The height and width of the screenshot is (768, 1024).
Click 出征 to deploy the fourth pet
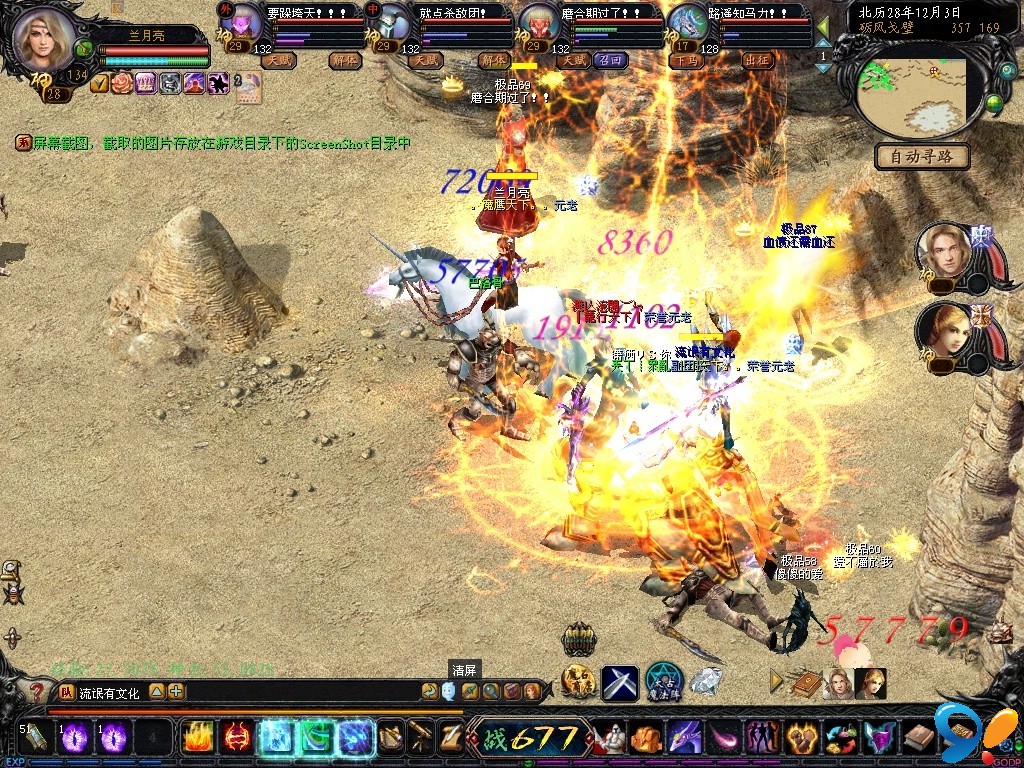(x=758, y=60)
